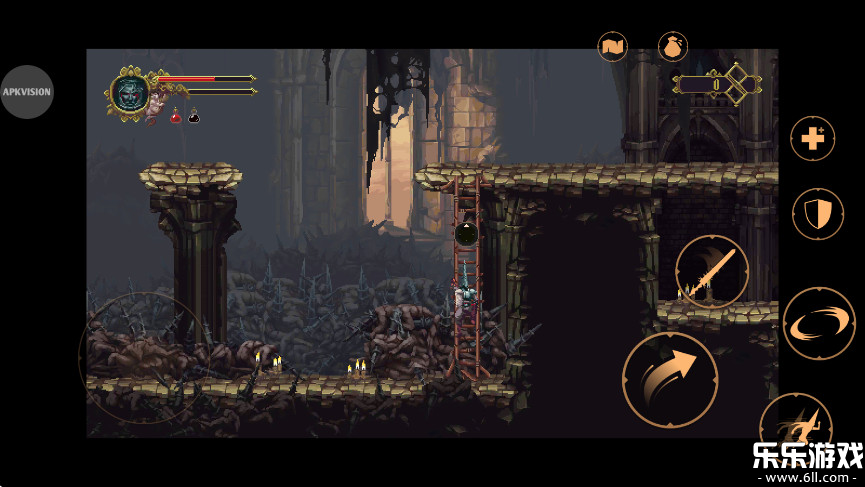Activate the shield block button
Viewport: 865px width, 487px height.
pyautogui.click(x=817, y=213)
